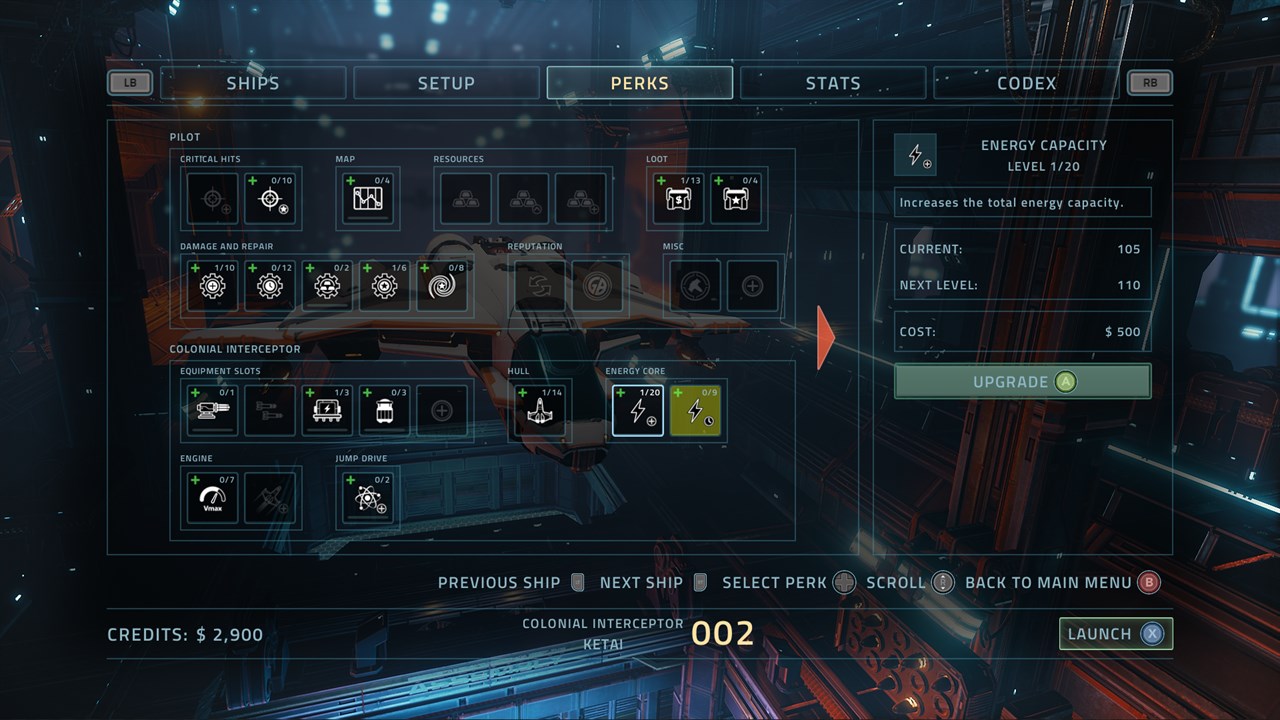Choose the engine Vmax speed perk
This screenshot has width=1280, height=720.
coord(213,497)
